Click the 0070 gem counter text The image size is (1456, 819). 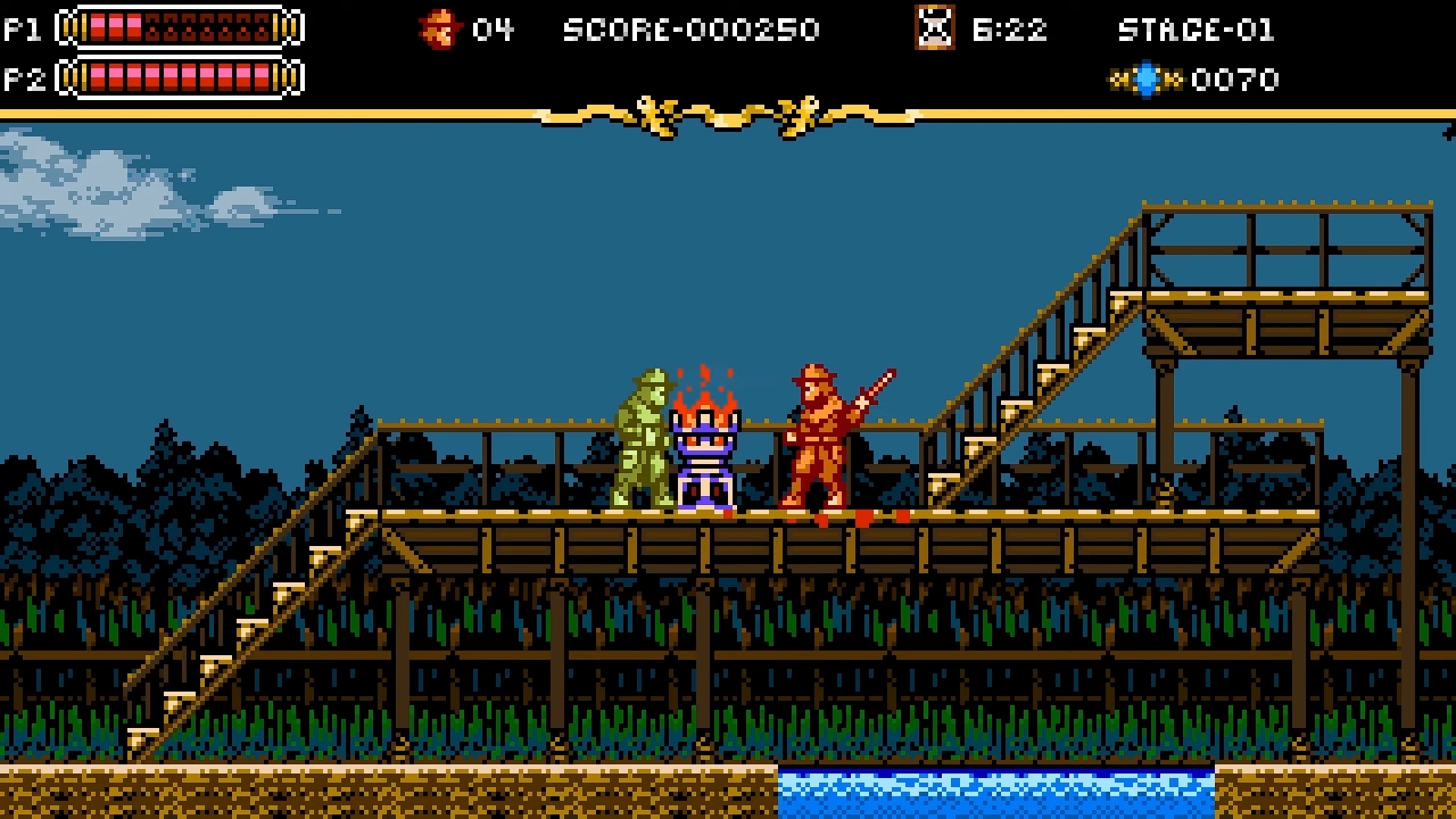click(1235, 78)
